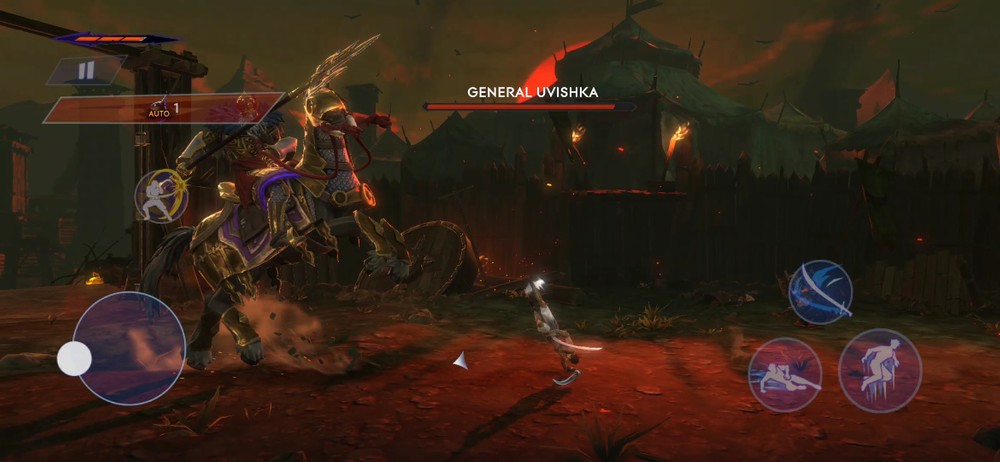This screenshot has height=462, width=1000.
Task: Pause the game
Action: point(86,70)
